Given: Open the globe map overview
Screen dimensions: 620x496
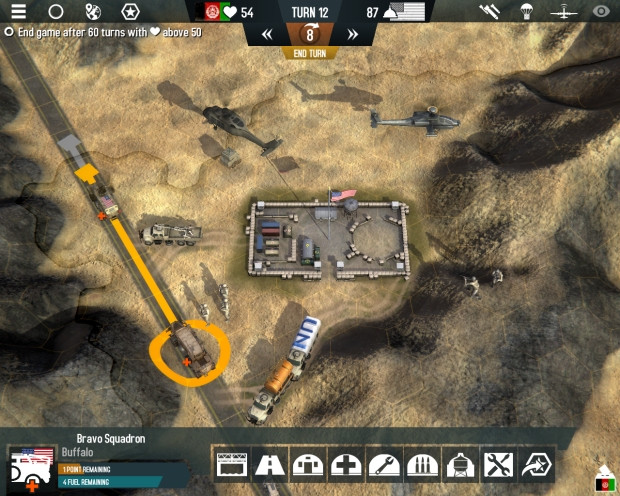Looking at the screenshot, I should pos(93,12).
